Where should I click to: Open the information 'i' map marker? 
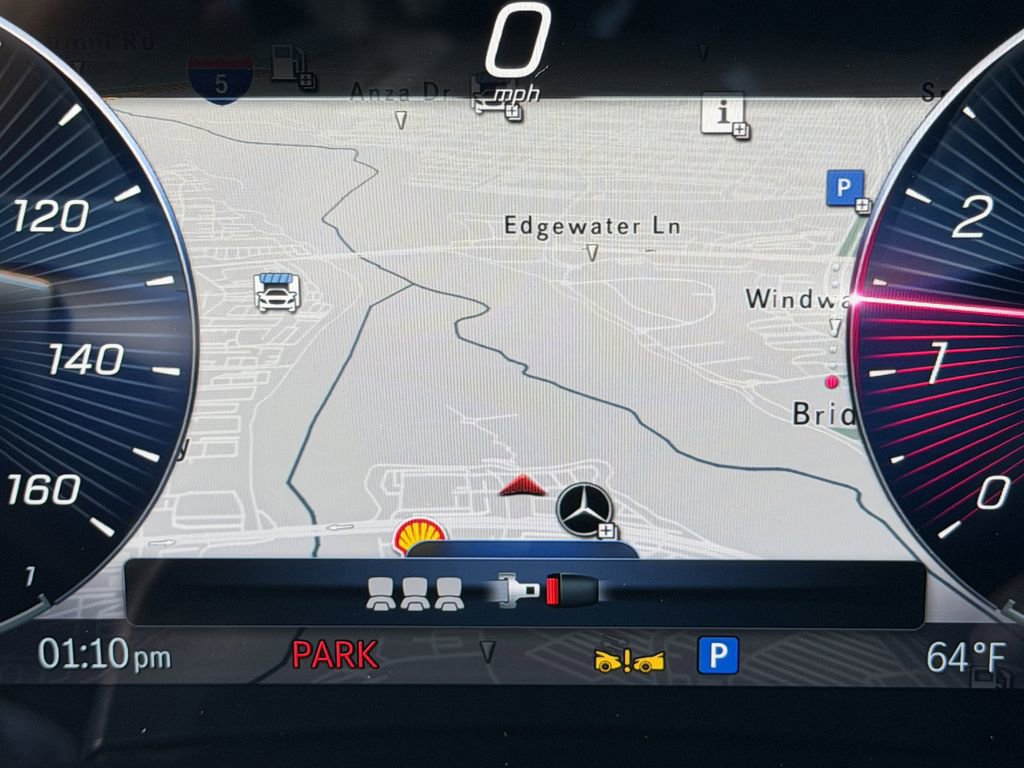(721, 112)
